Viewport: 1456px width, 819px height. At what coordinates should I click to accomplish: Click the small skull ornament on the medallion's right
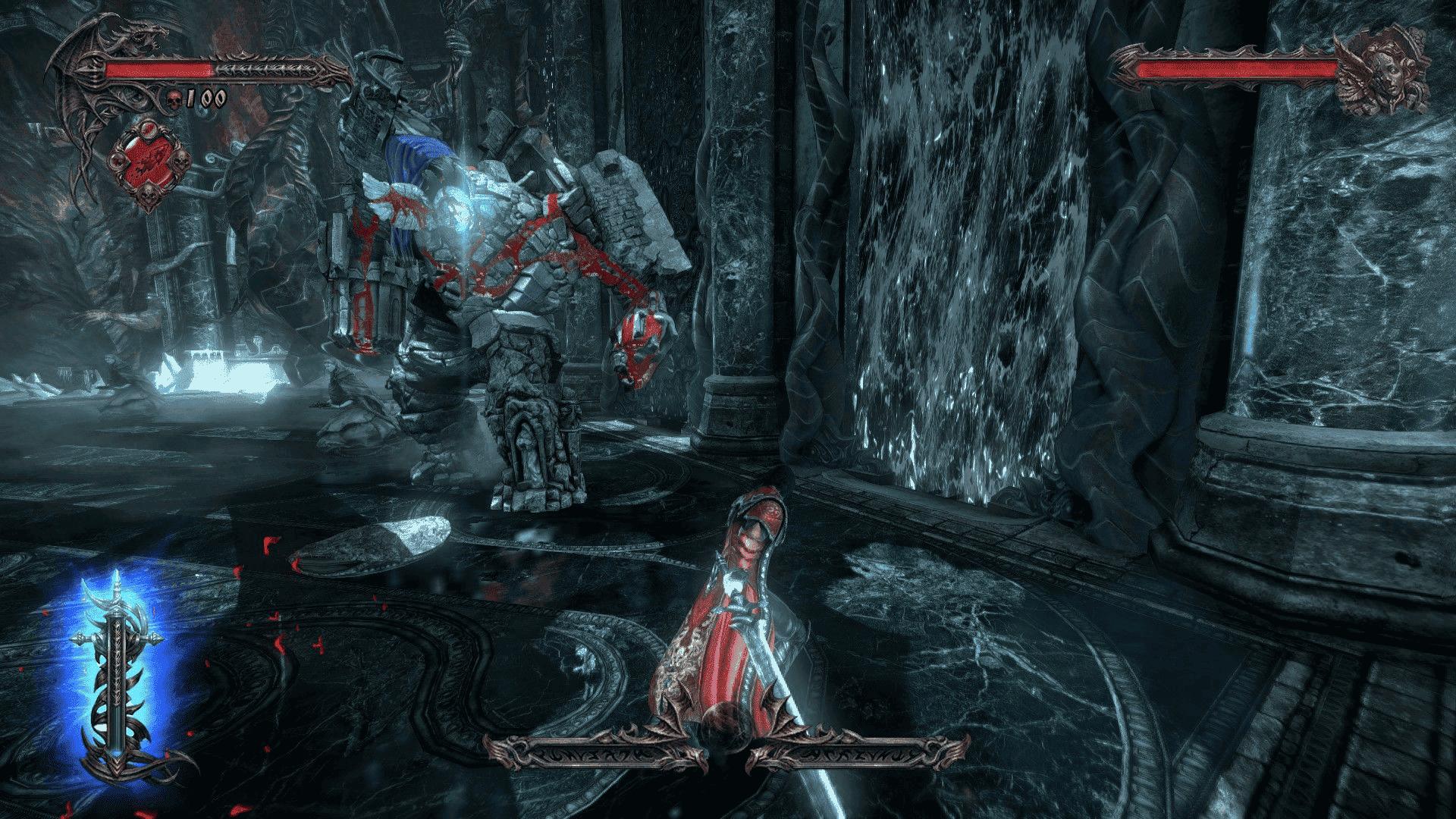(179, 162)
